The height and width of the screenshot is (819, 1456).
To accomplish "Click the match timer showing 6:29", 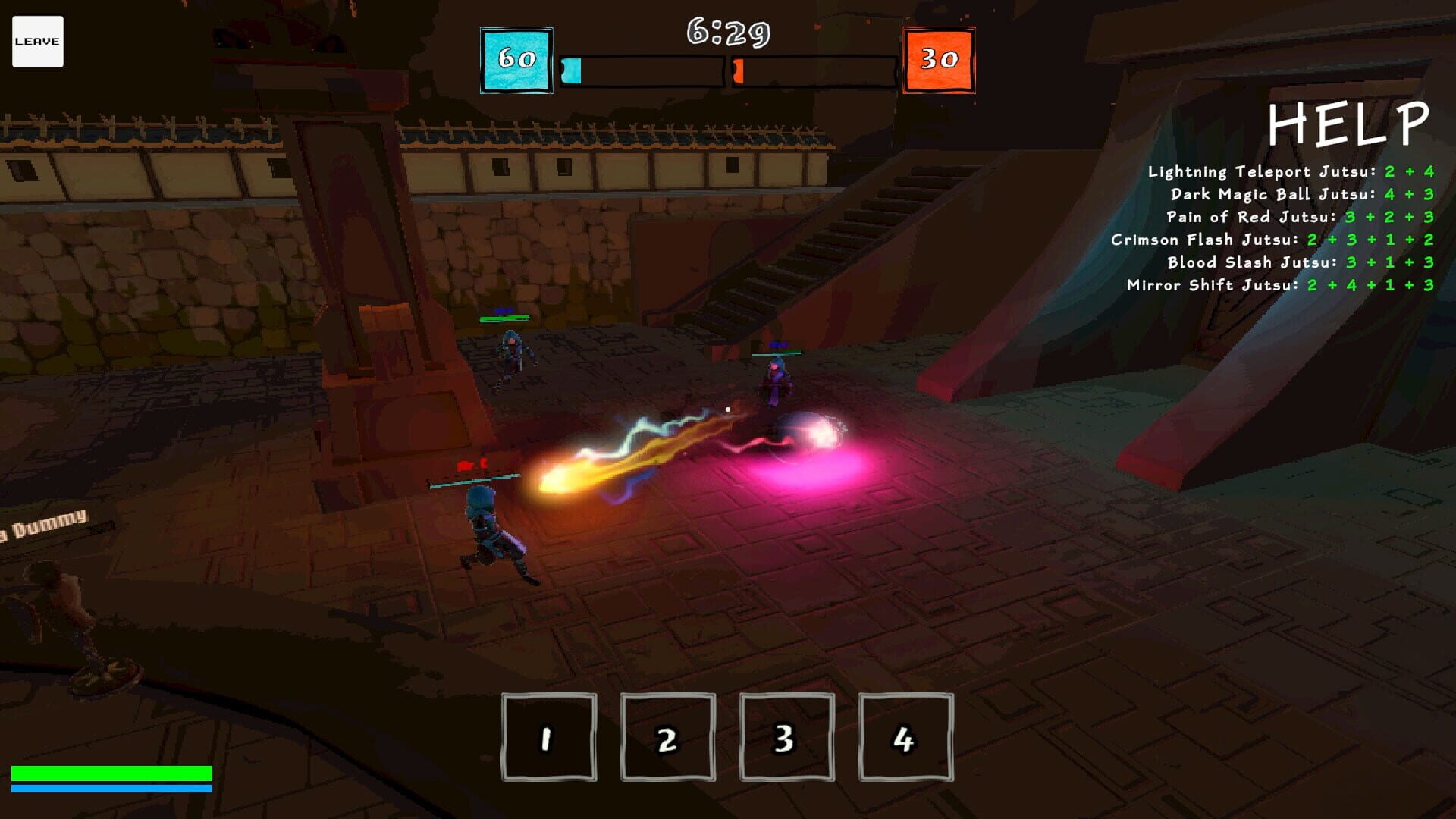I will point(726,32).
